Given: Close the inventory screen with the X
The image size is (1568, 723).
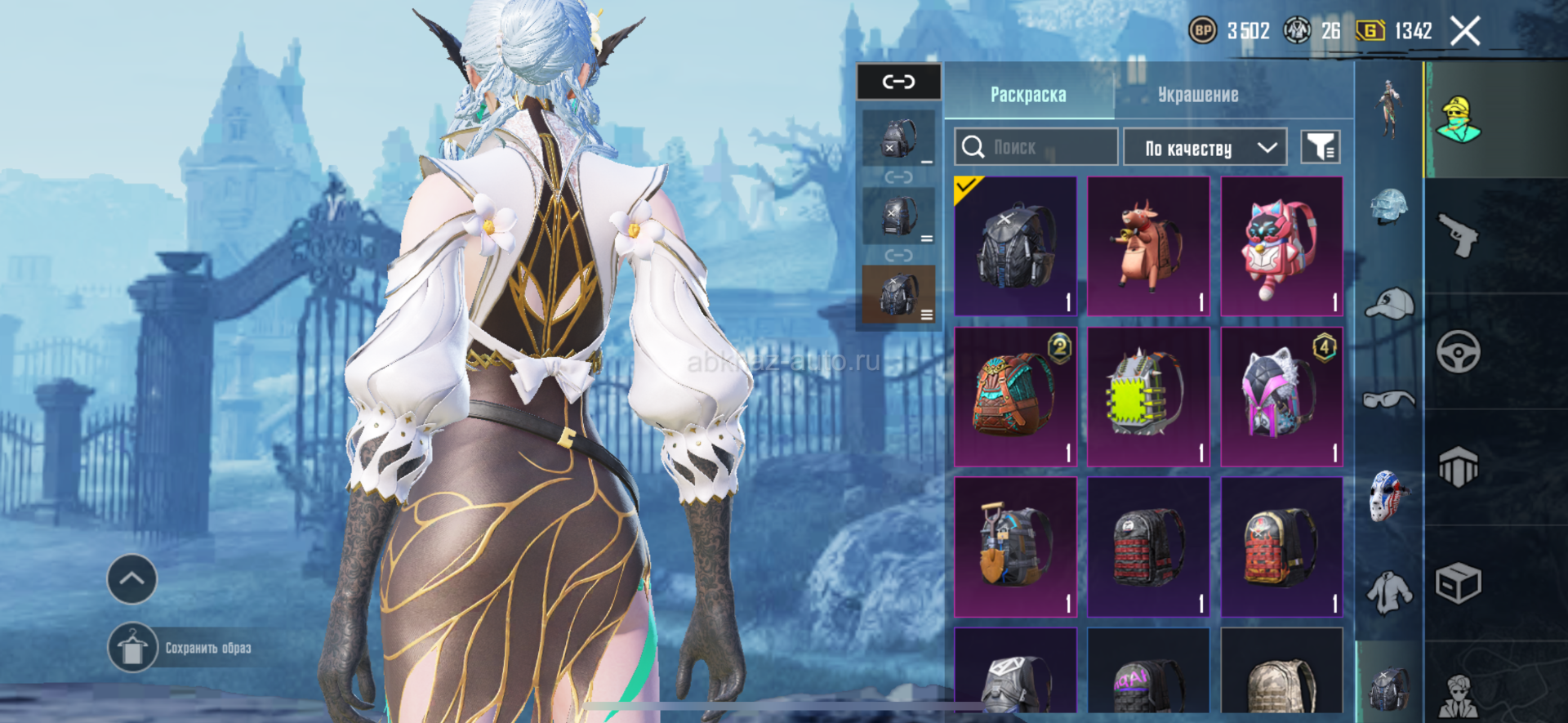Looking at the screenshot, I should coord(1464,32).
